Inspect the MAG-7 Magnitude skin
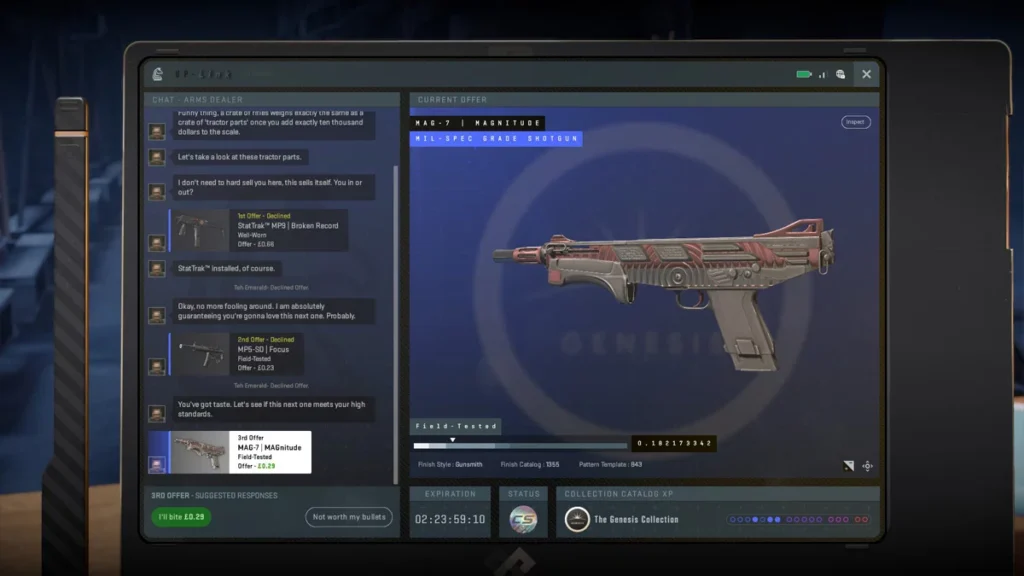The height and width of the screenshot is (576, 1024). (x=855, y=122)
